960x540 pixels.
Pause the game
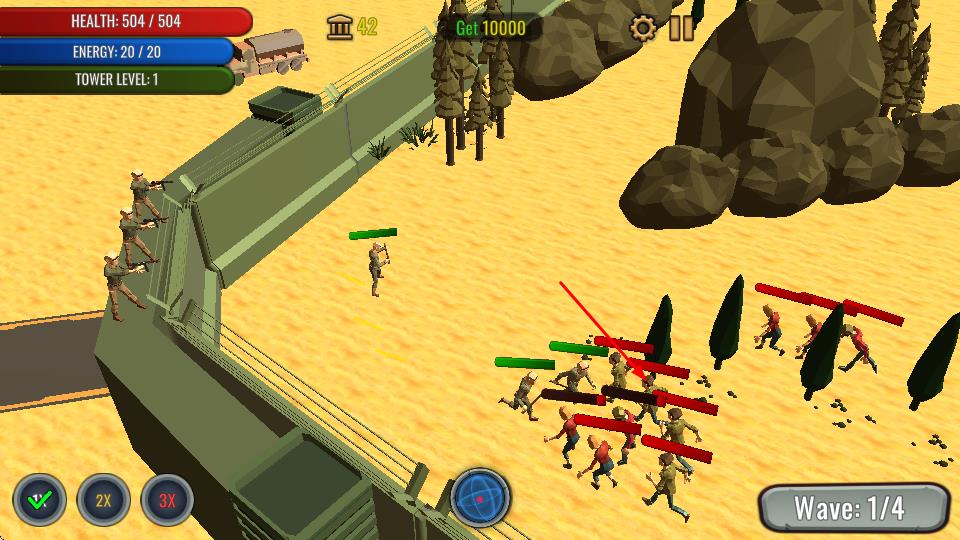(x=682, y=28)
